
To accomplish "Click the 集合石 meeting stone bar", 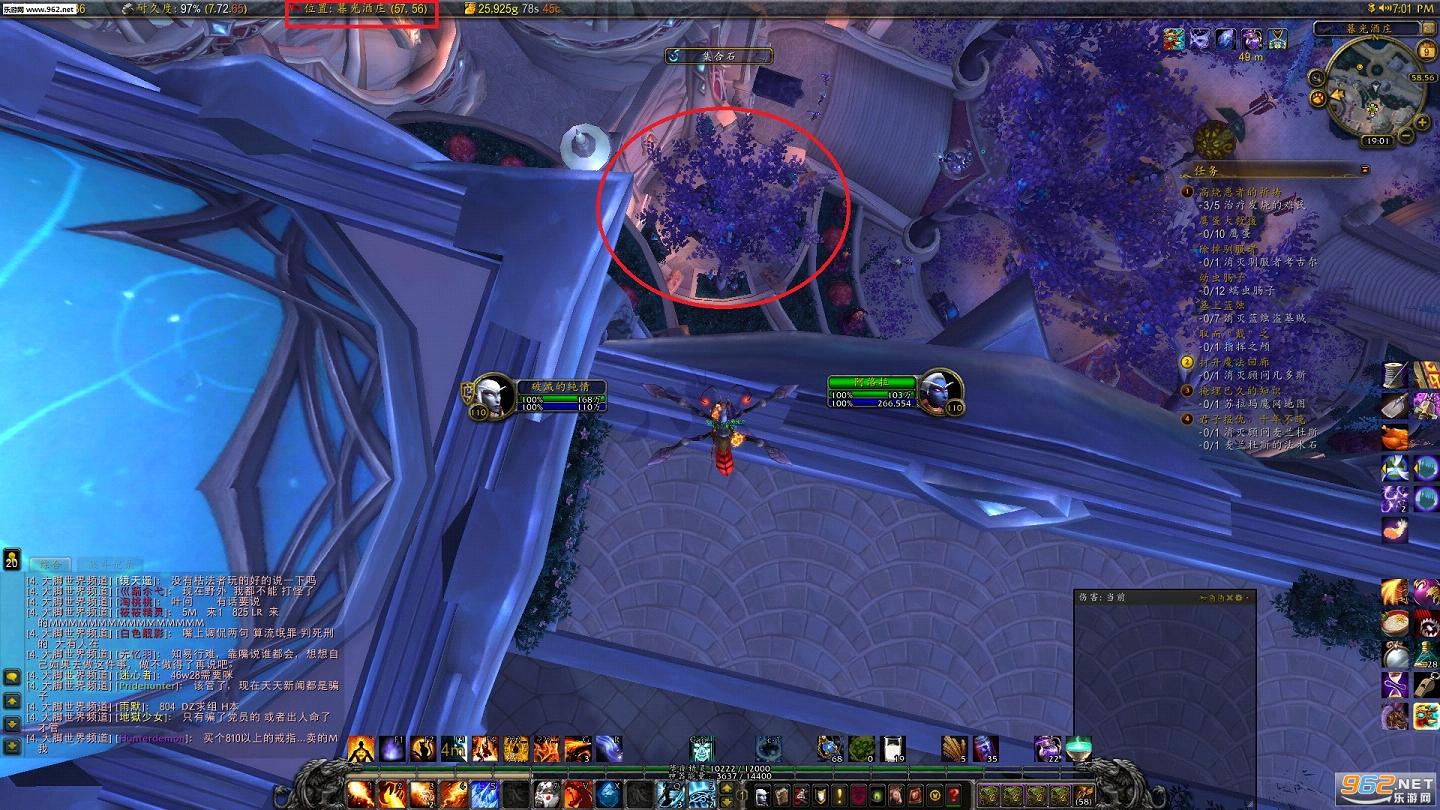I will point(718,57).
